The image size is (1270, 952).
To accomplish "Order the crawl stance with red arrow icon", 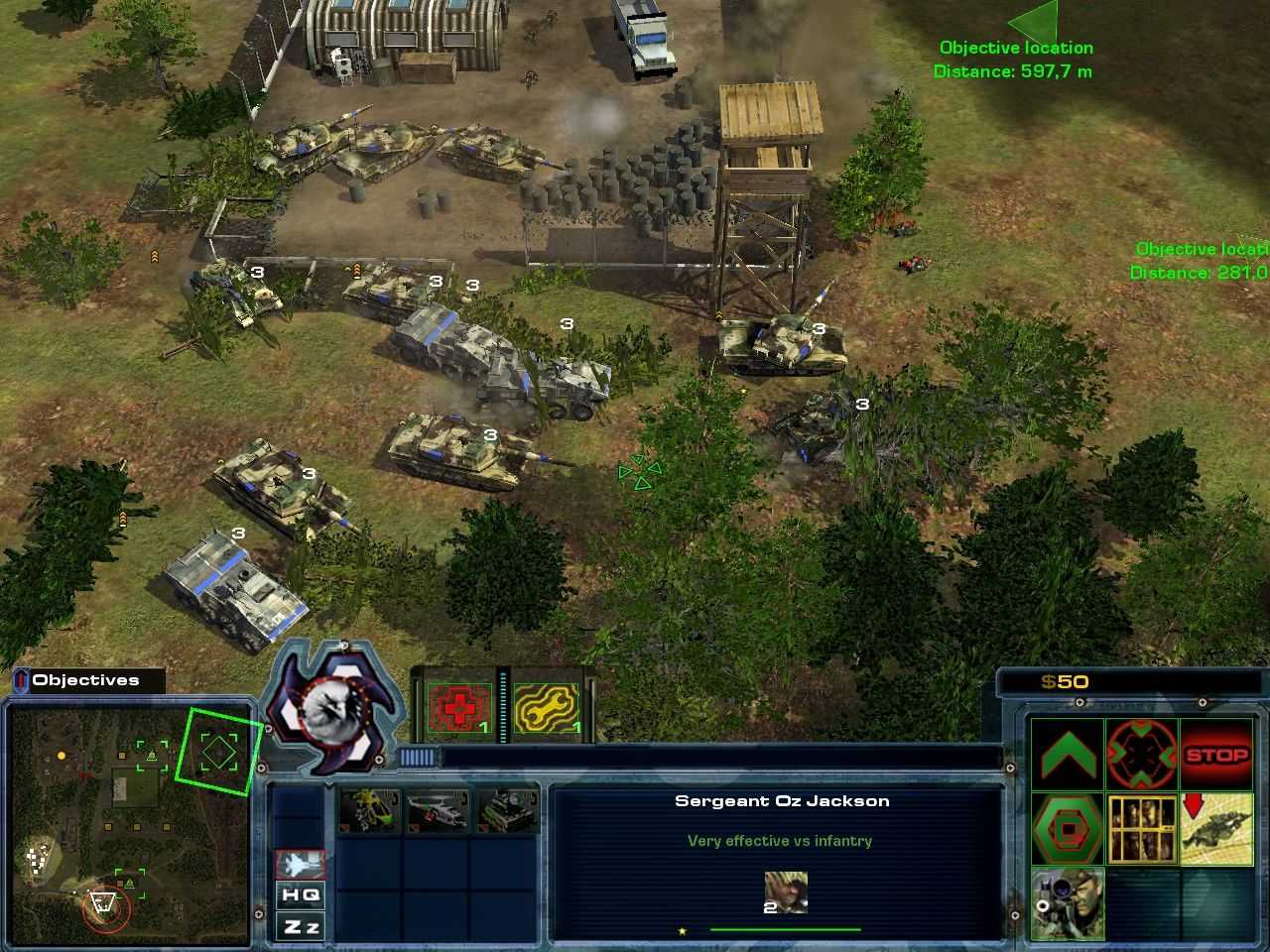I will coord(1217,826).
